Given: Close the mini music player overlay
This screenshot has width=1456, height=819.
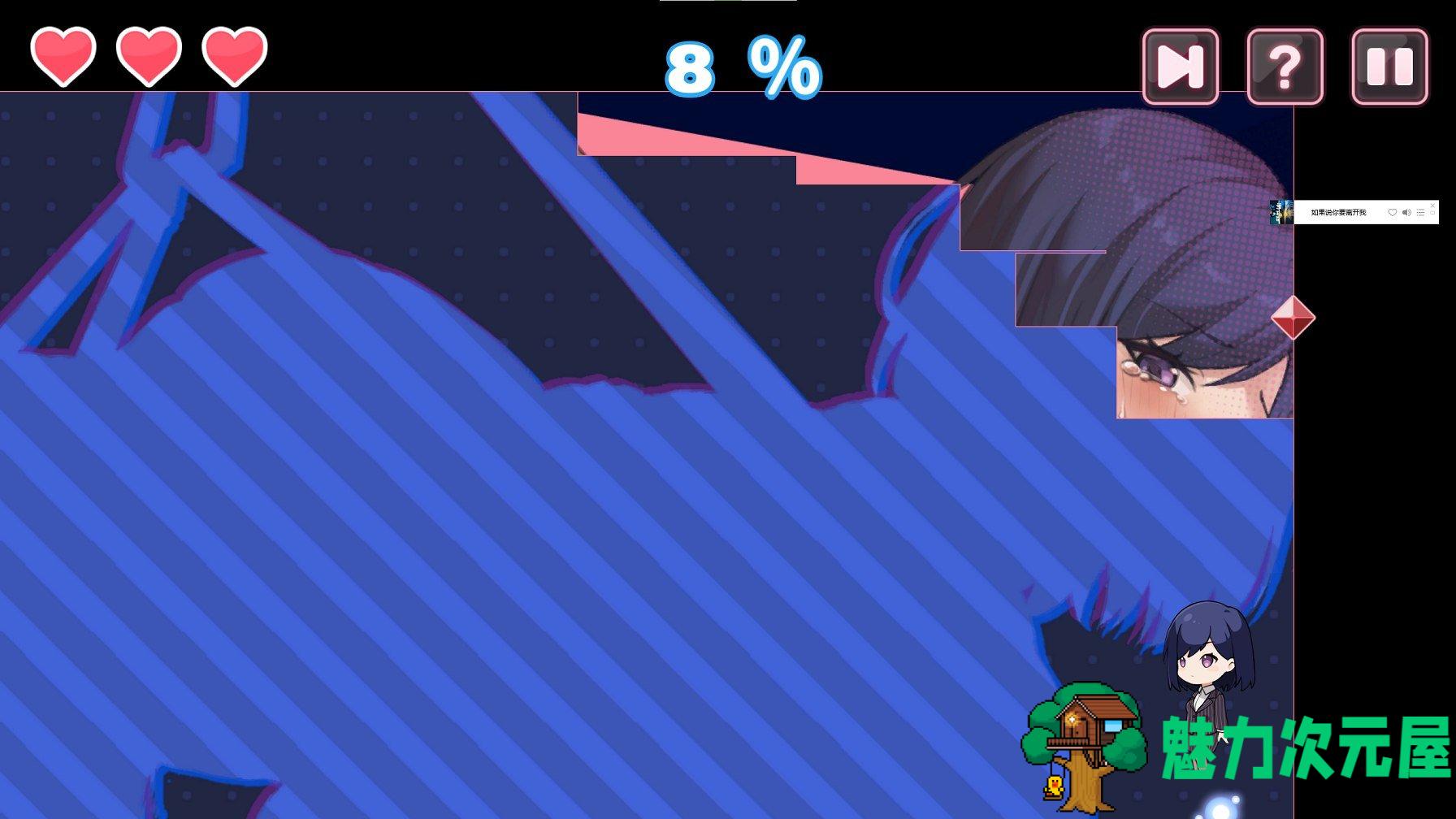Looking at the screenshot, I should coord(1432,206).
